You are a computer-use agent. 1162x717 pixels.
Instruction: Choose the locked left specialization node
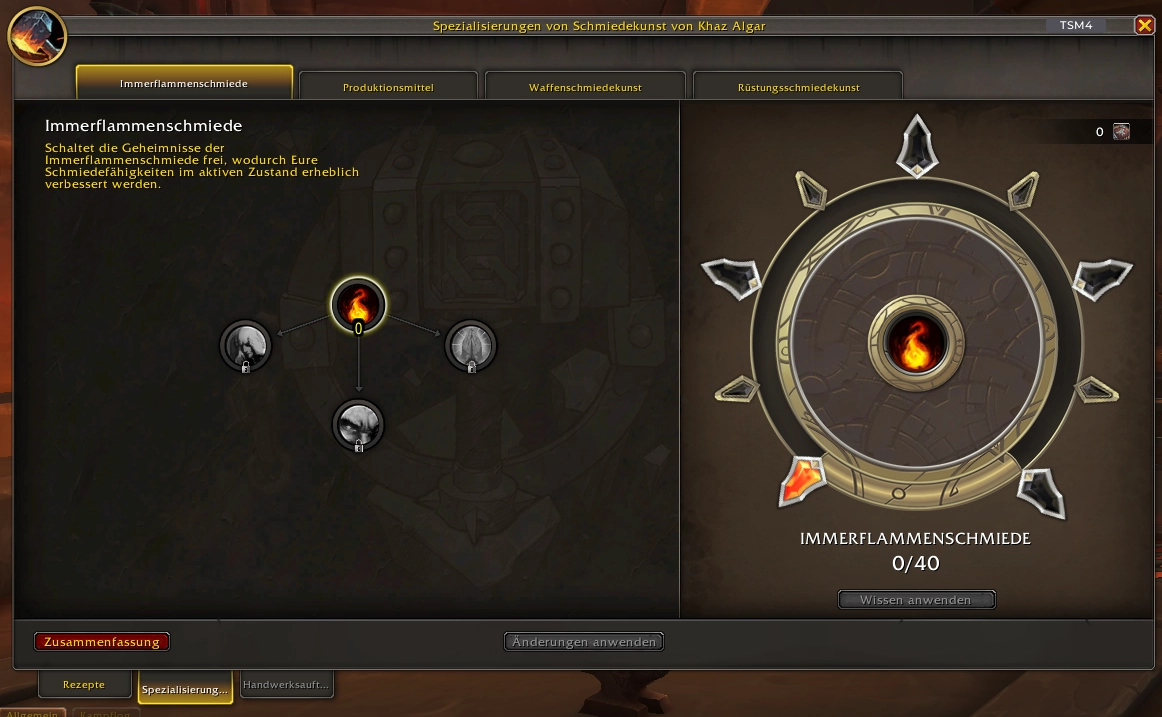(x=245, y=346)
